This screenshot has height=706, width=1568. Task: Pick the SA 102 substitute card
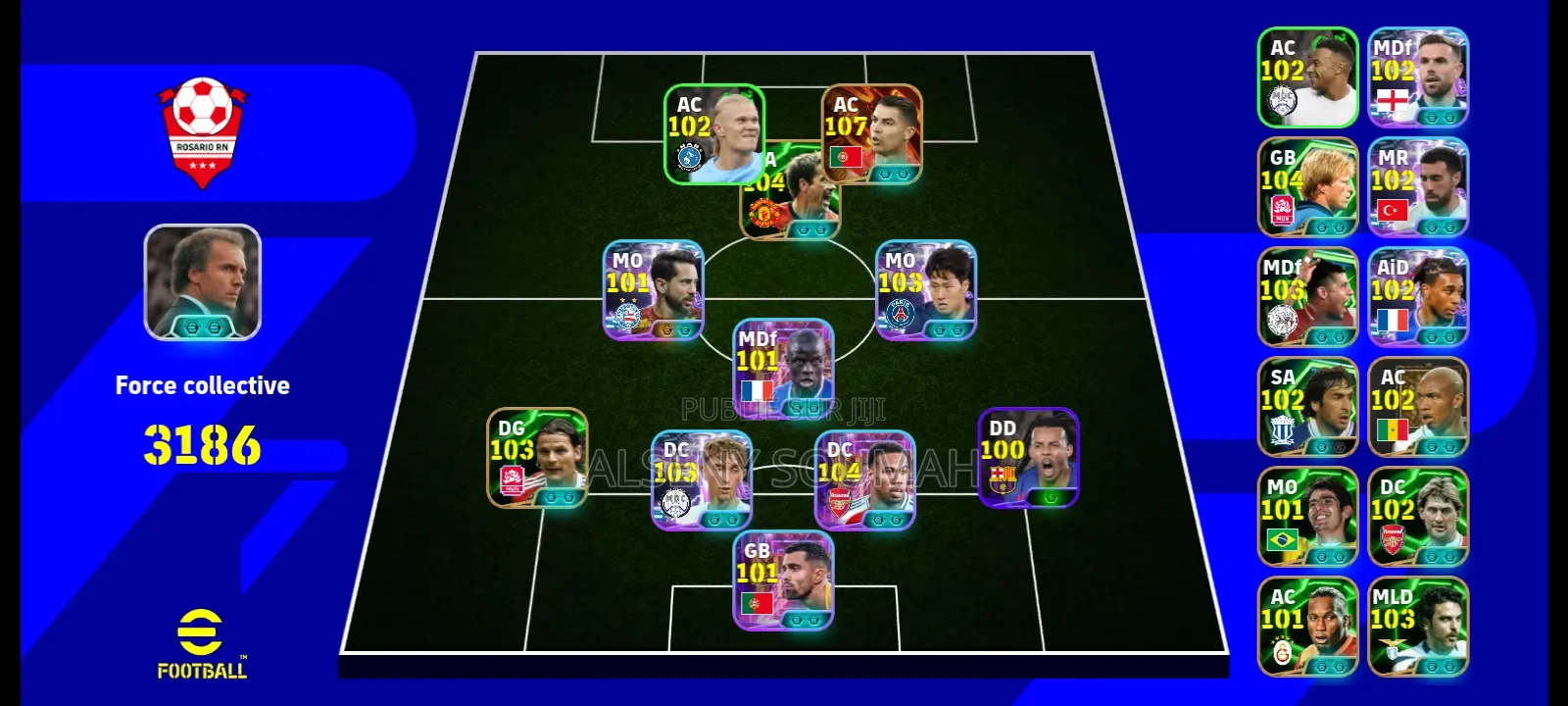pos(1307,407)
